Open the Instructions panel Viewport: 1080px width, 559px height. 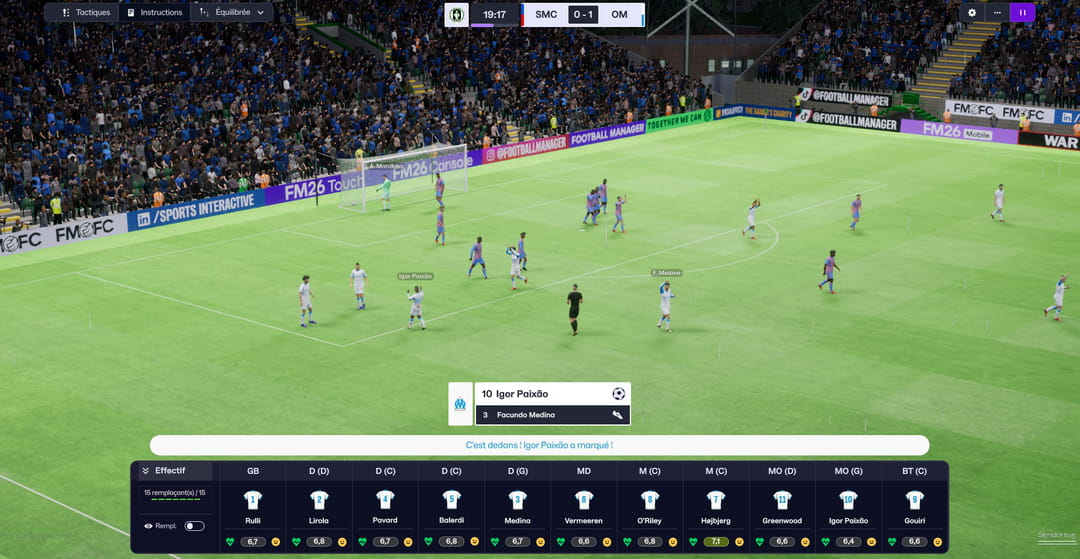(x=154, y=13)
